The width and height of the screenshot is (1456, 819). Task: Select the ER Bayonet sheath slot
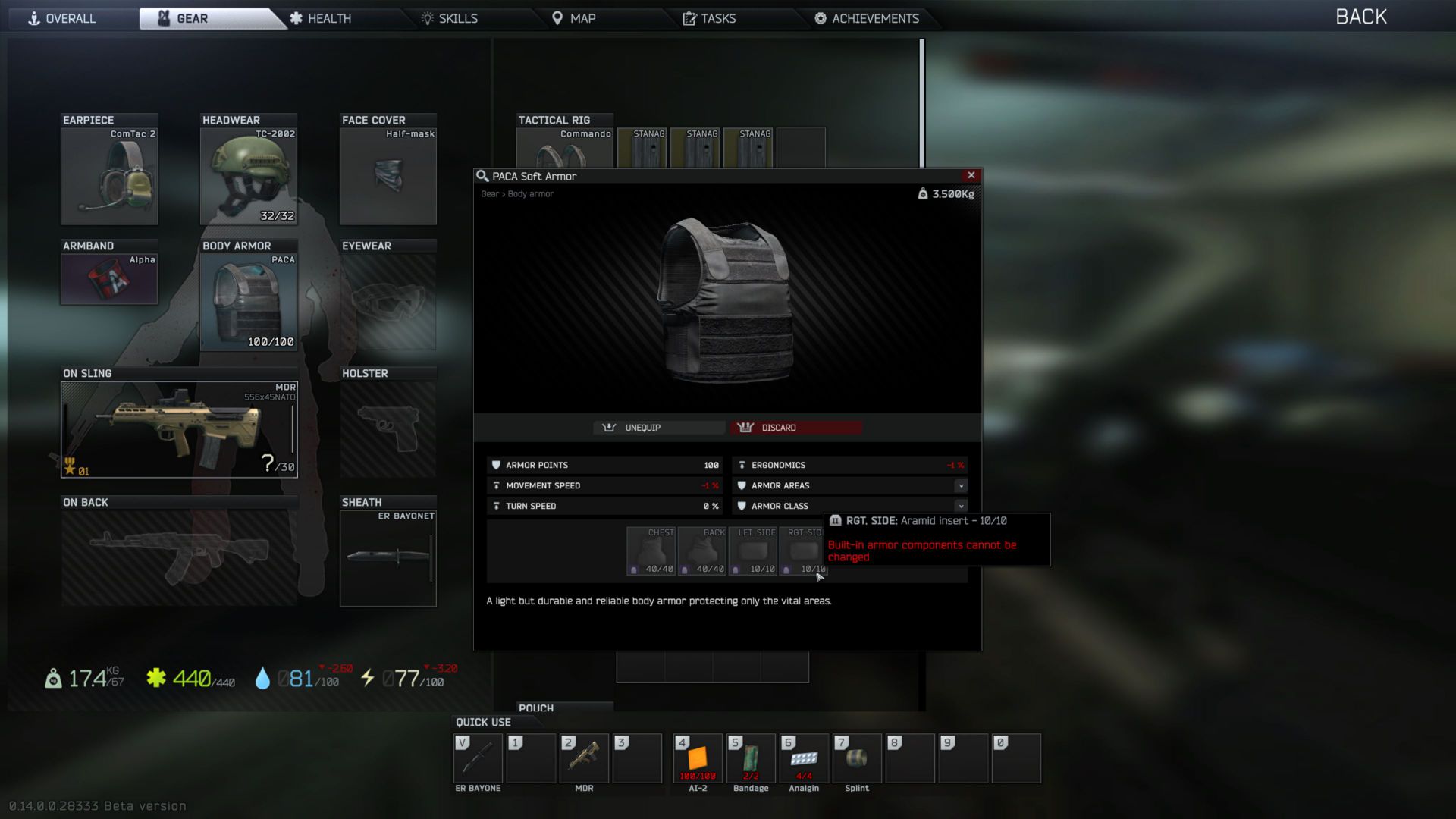[388, 558]
